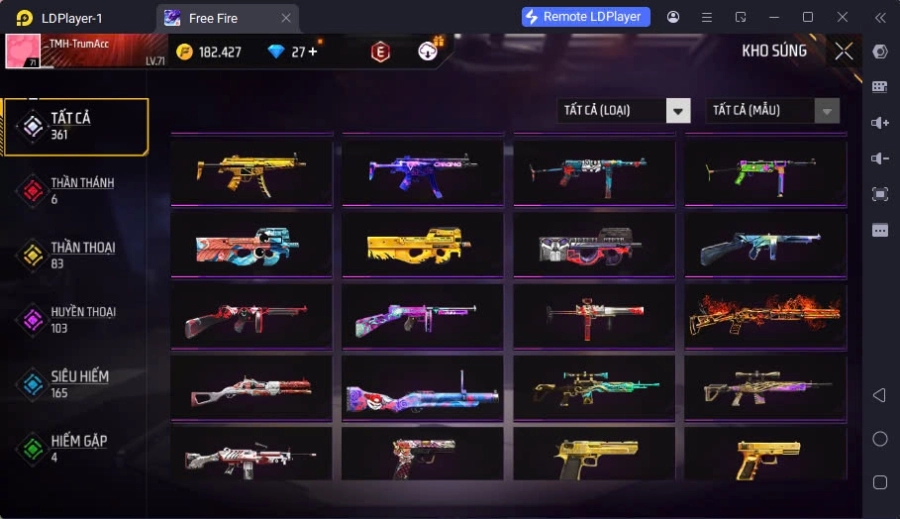Select the green and pink submachine gun skin
Screen dimensions: 900x519
[x=765, y=170]
